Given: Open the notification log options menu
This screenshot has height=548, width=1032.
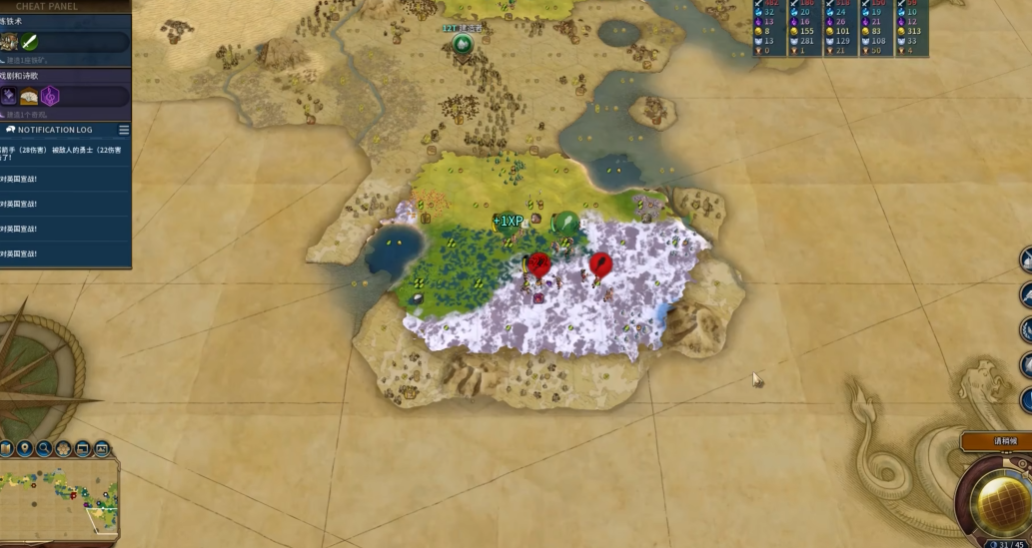Looking at the screenshot, I should click(124, 130).
